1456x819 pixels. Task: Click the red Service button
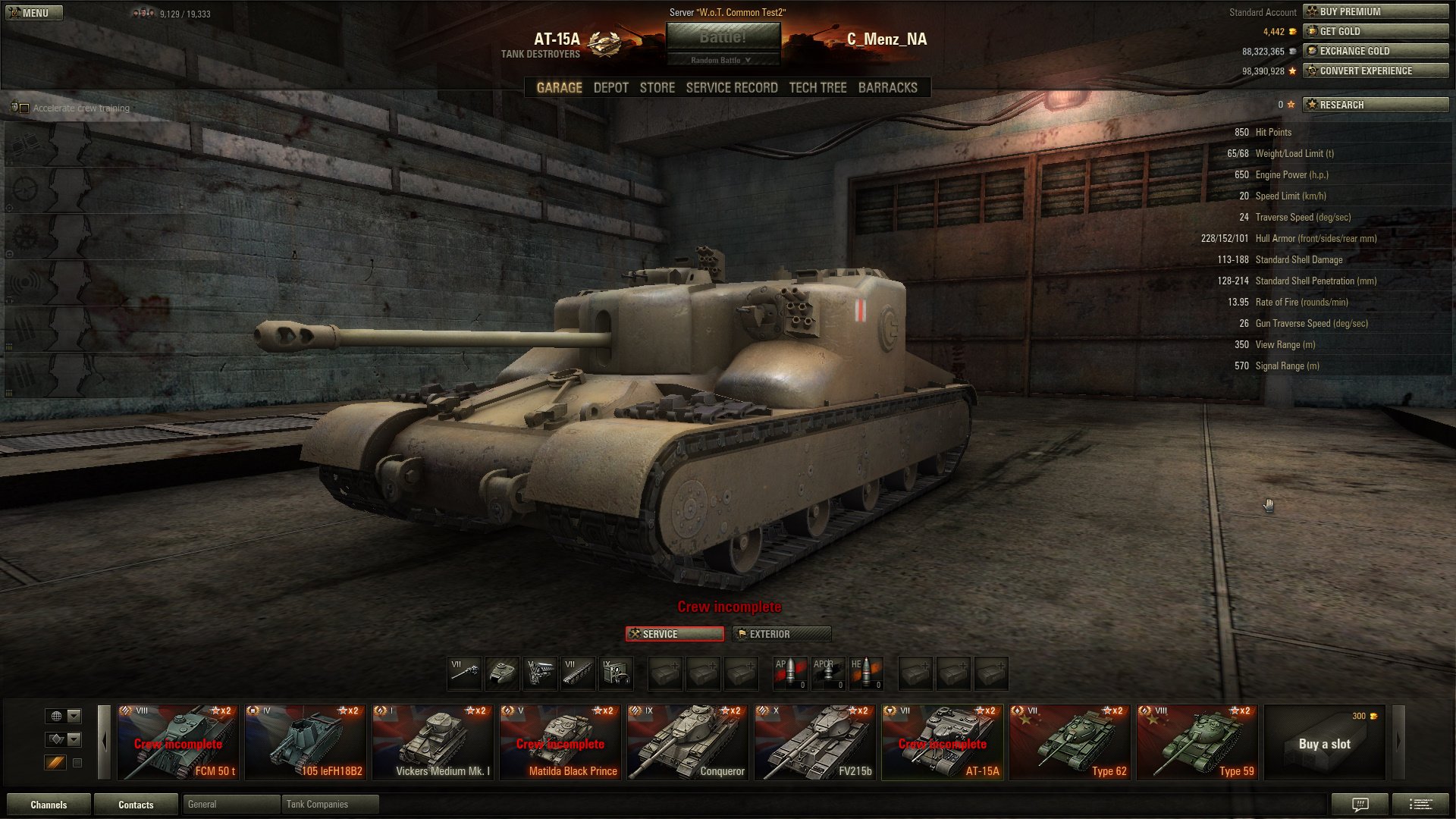click(x=674, y=634)
